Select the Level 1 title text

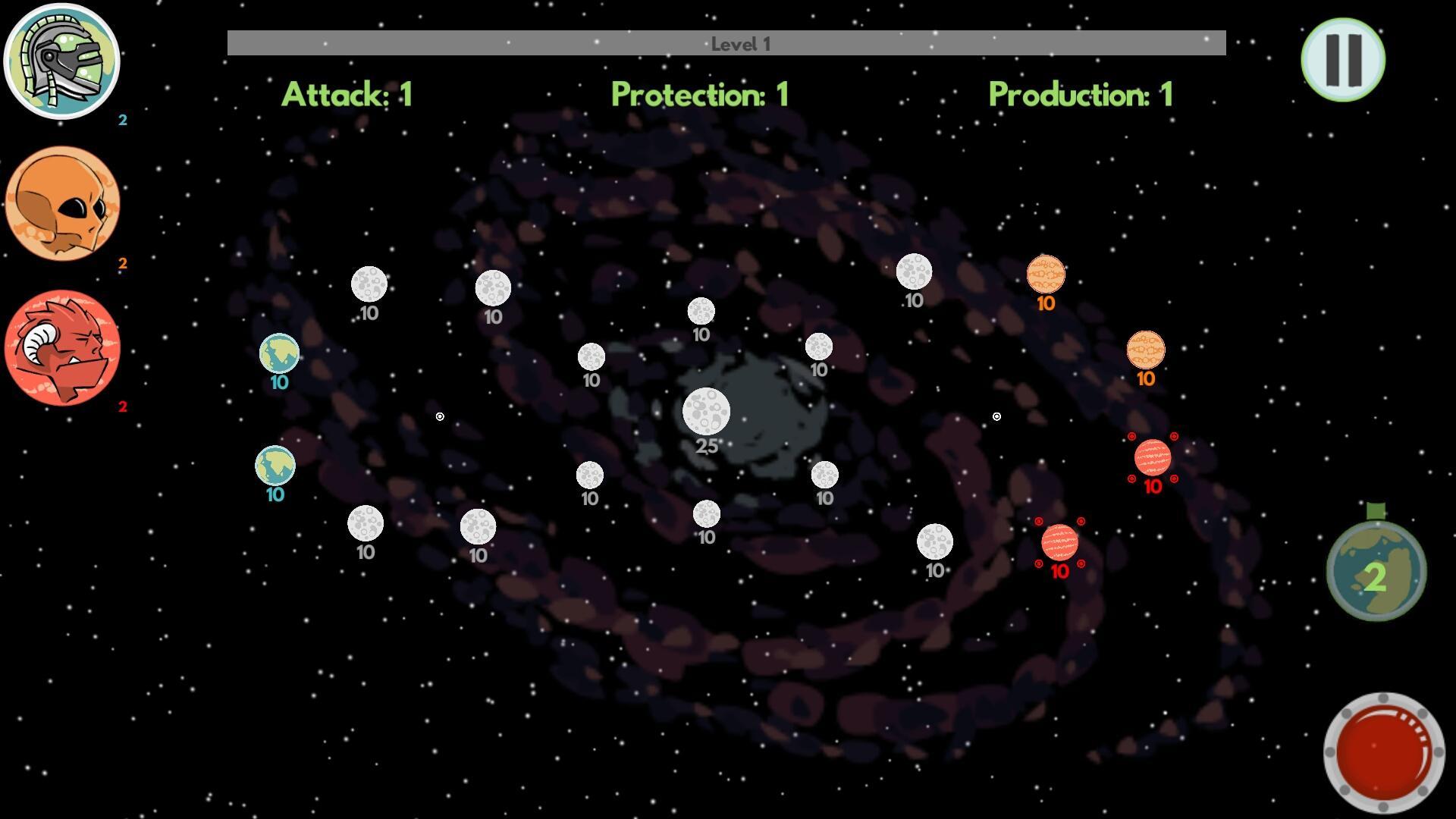click(739, 43)
